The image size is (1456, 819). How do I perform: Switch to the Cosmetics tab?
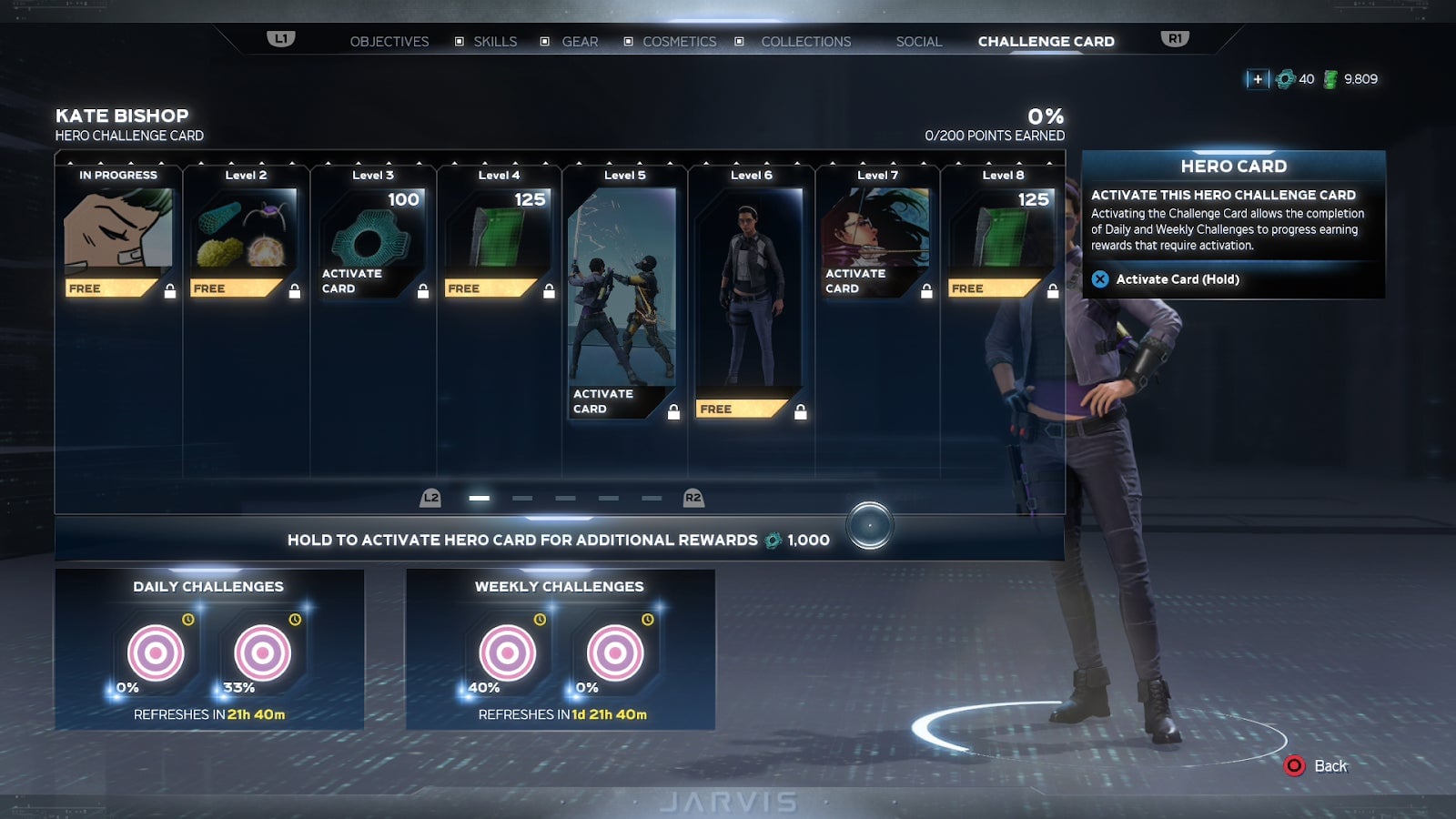(x=679, y=41)
